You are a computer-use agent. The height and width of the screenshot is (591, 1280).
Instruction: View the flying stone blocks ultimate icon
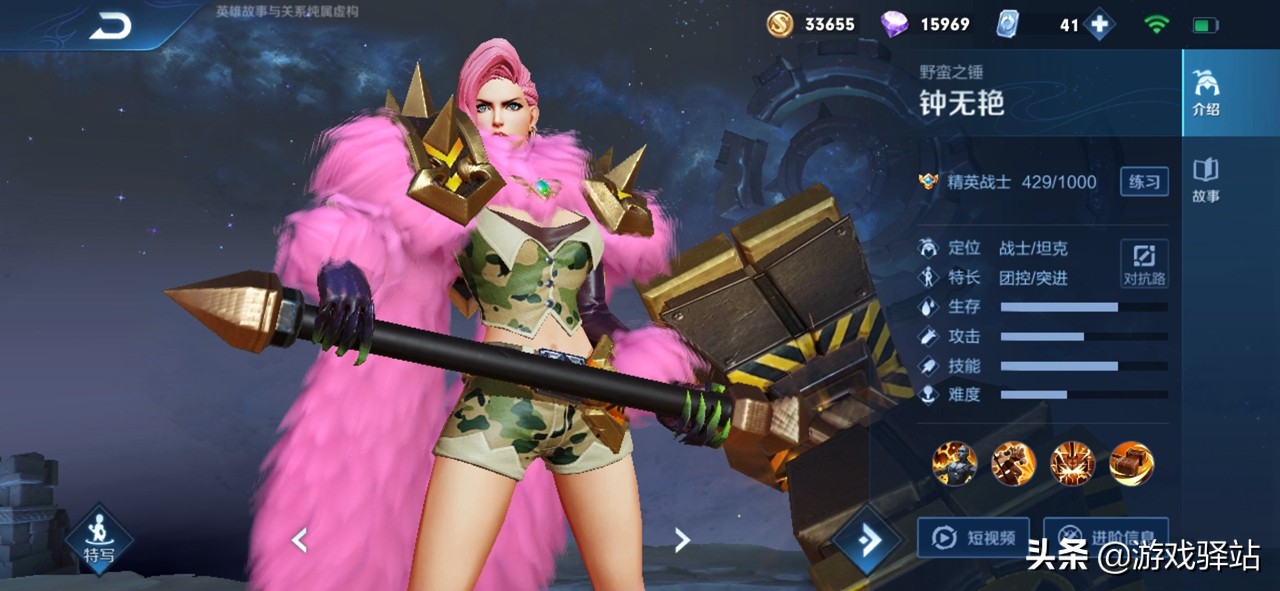coord(1131,463)
